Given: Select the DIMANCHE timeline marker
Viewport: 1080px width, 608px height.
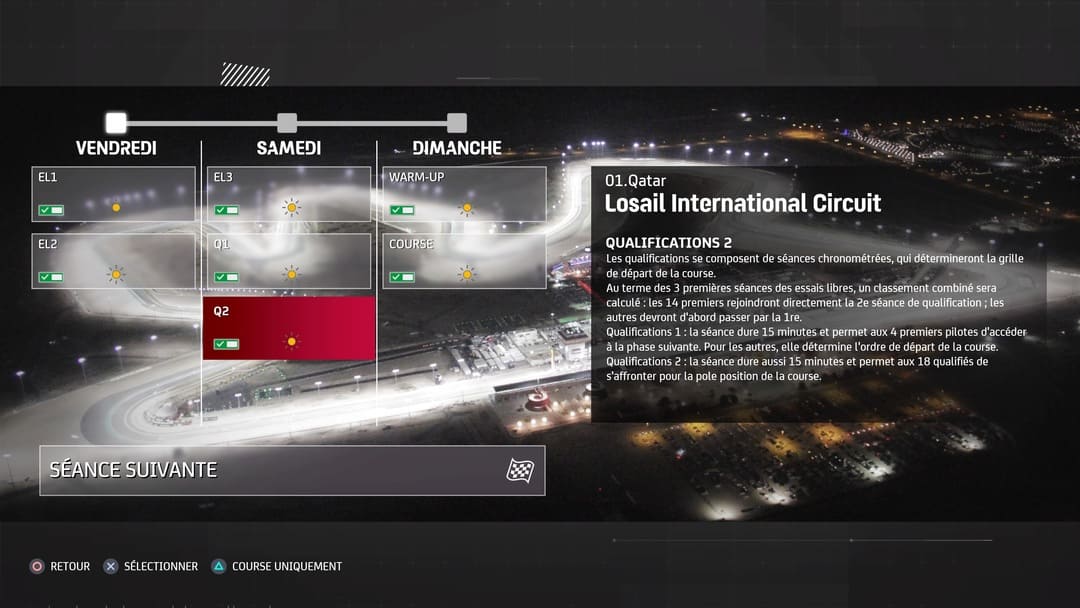Looking at the screenshot, I should click(x=457, y=123).
